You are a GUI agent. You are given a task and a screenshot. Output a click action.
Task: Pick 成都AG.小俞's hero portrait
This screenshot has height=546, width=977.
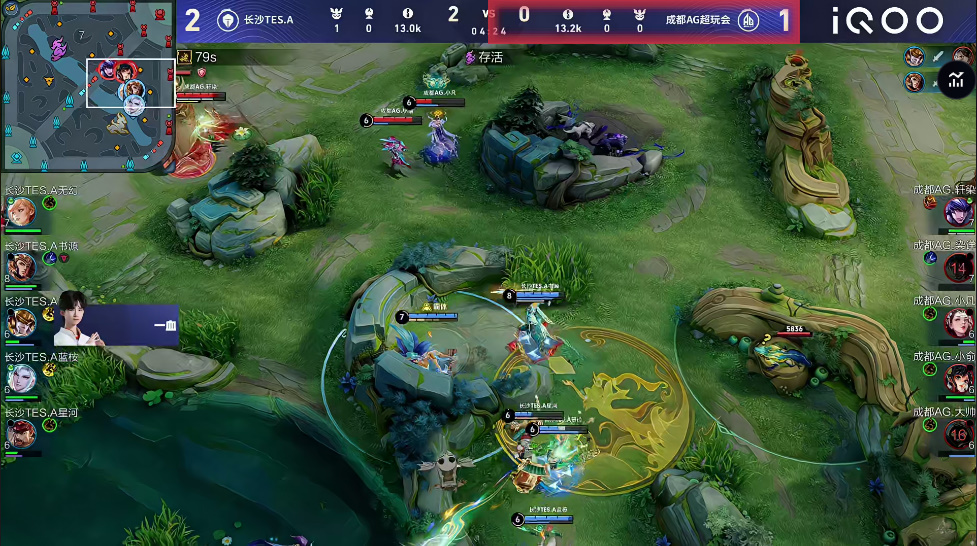click(959, 378)
